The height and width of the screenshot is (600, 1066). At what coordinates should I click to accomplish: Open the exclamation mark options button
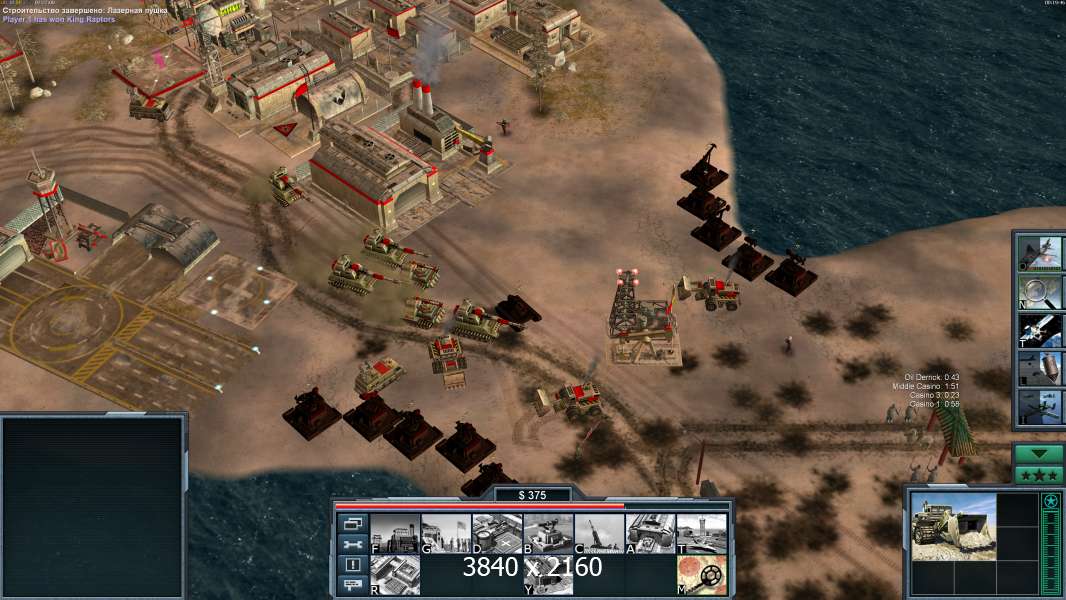click(352, 565)
